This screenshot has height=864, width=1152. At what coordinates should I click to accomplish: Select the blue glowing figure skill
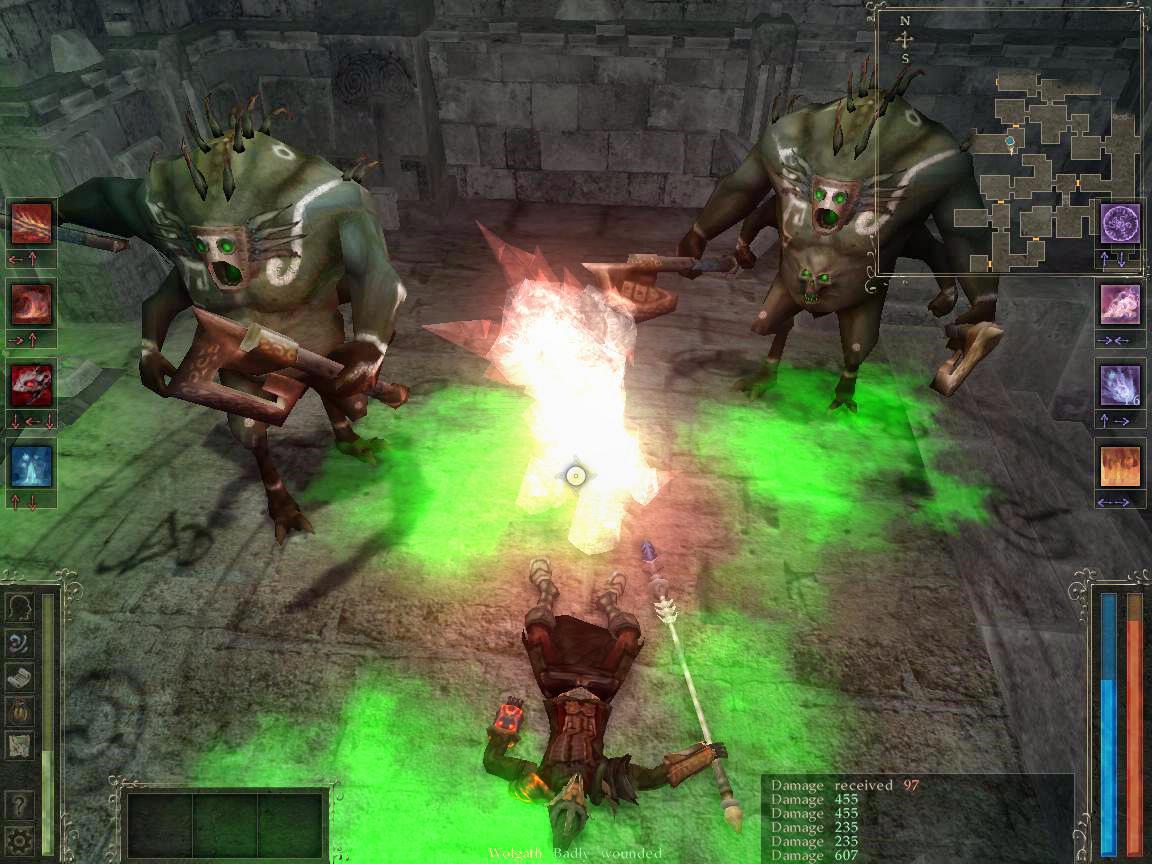point(31,465)
